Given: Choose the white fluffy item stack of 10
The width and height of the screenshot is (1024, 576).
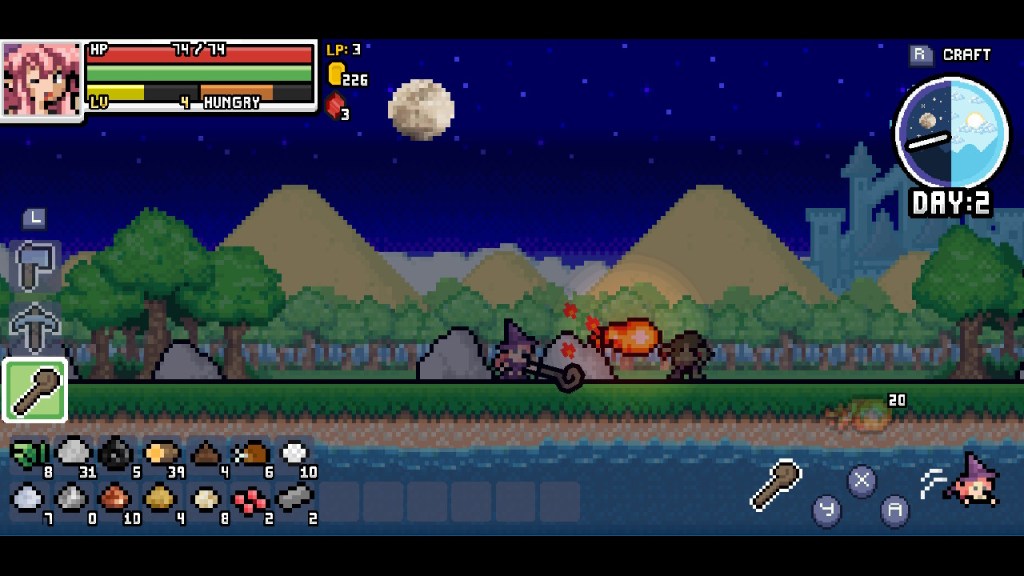Looking at the screenshot, I should 294,455.
